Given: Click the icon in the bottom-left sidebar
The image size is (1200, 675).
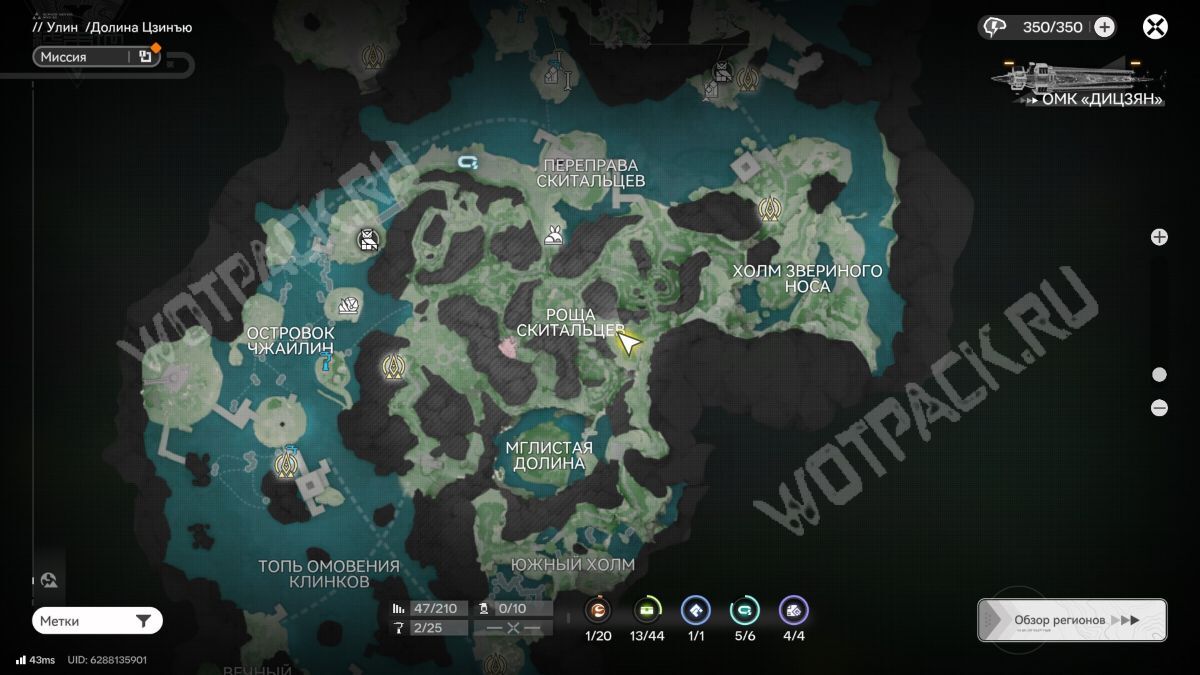Looking at the screenshot, I should [x=49, y=580].
